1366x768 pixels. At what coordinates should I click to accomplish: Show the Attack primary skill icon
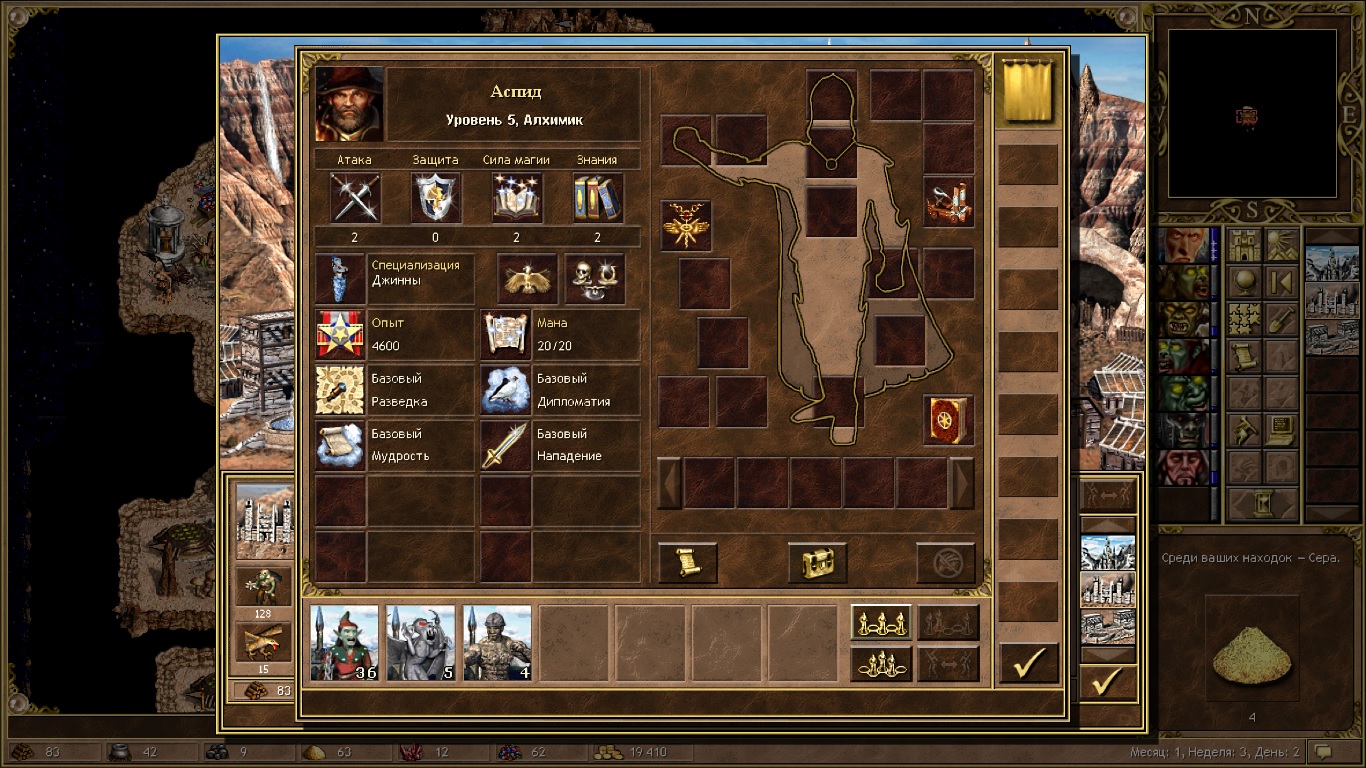355,197
